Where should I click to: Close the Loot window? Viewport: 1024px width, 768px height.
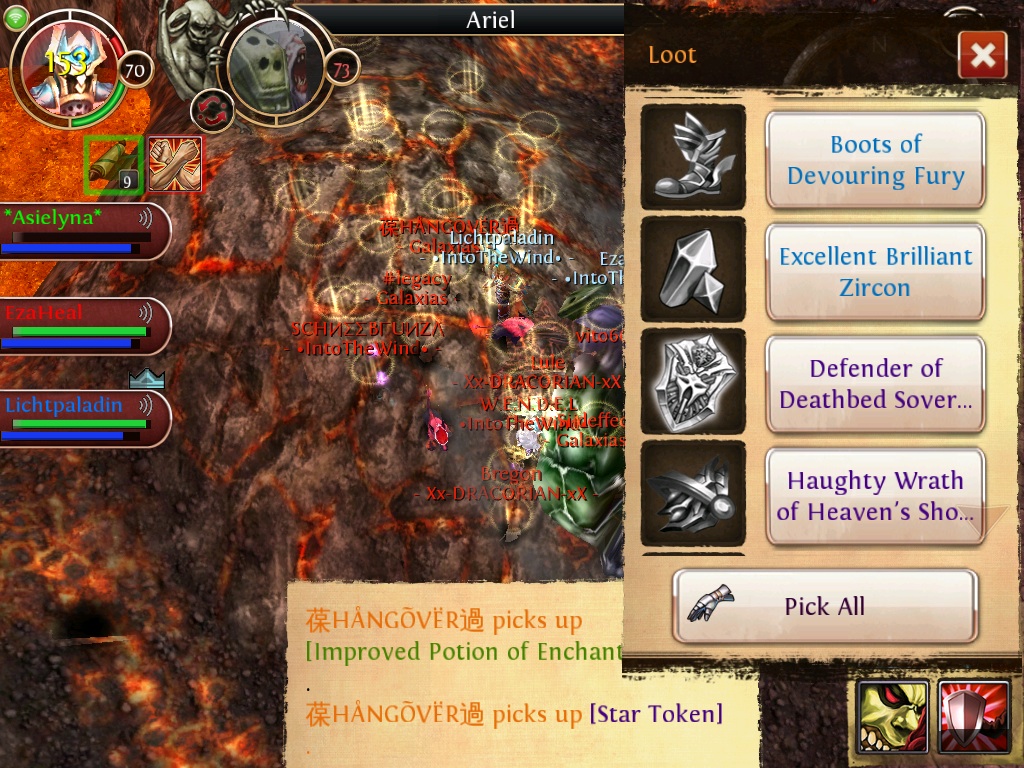pos(982,55)
